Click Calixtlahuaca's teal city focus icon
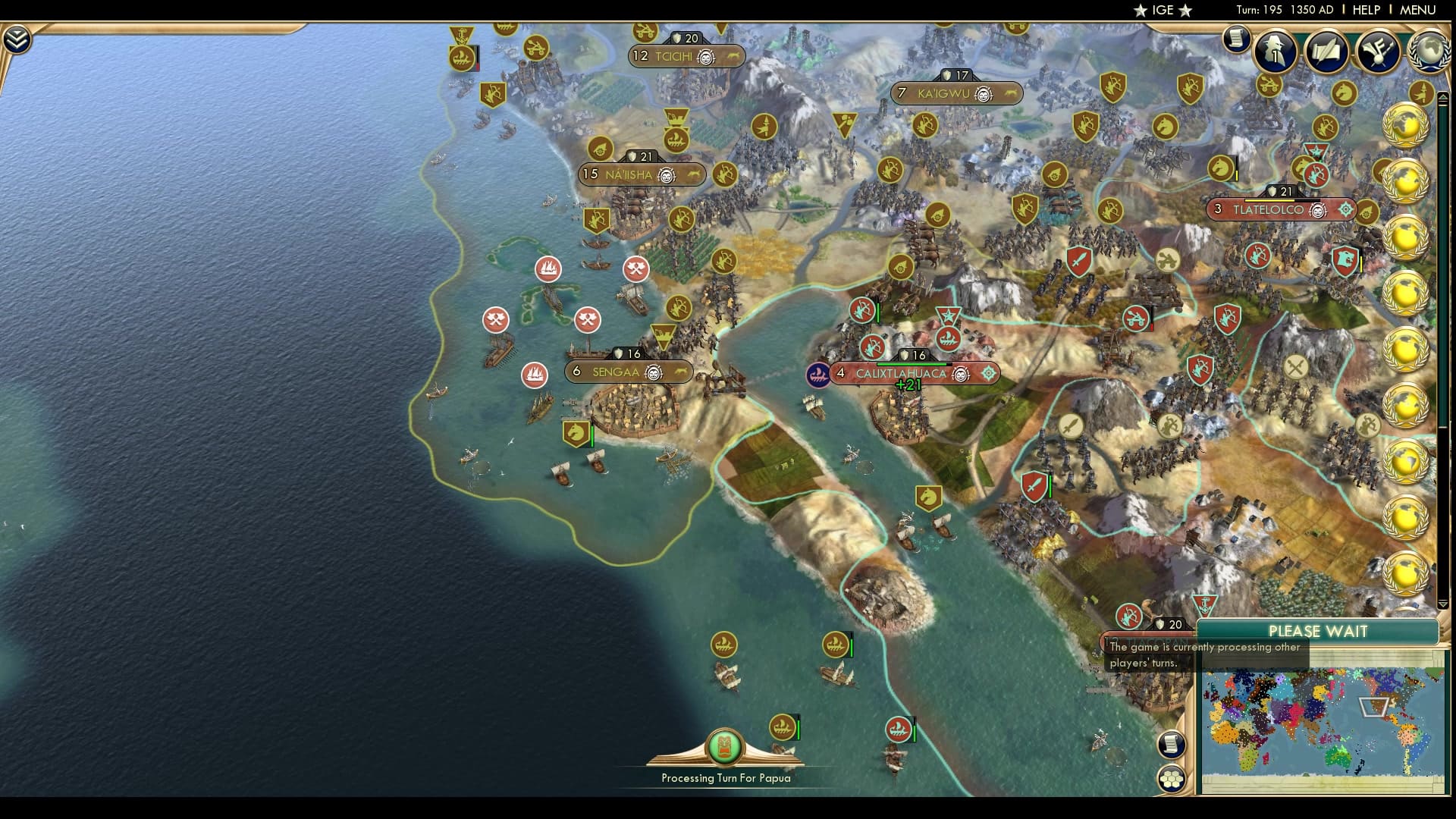 point(987,373)
